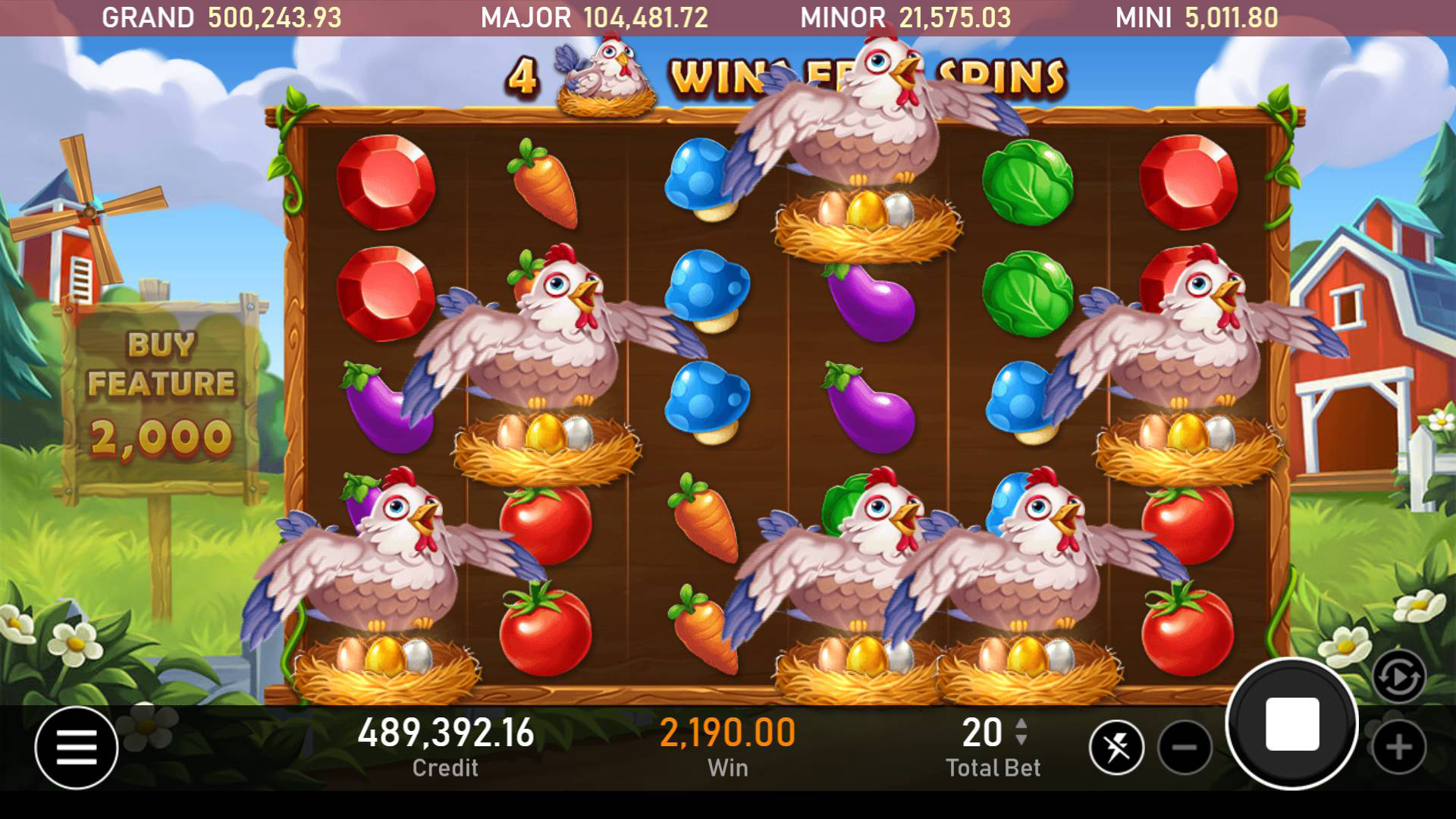Open the hamburger menu
Screen dimensions: 1456x819
76,747
